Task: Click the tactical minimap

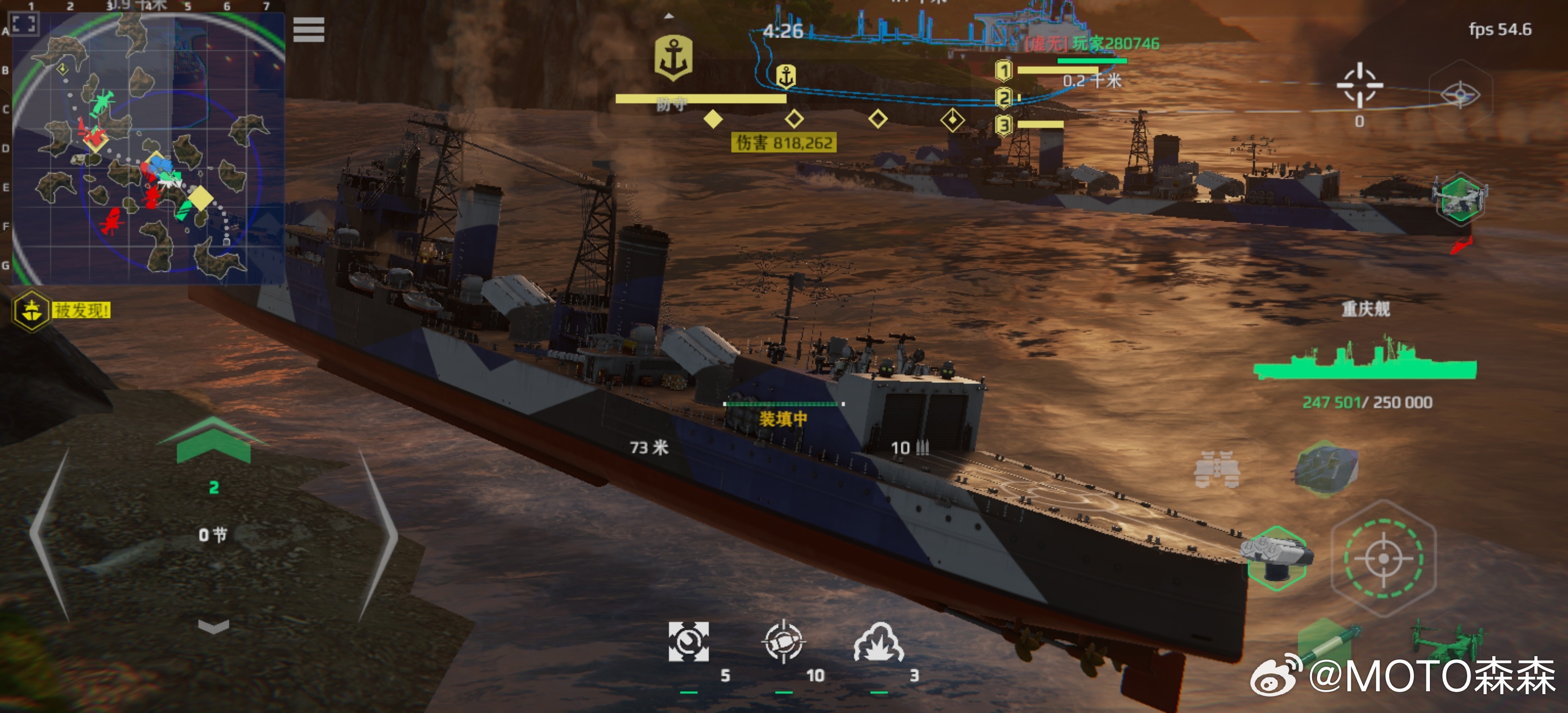Action: 148,148
